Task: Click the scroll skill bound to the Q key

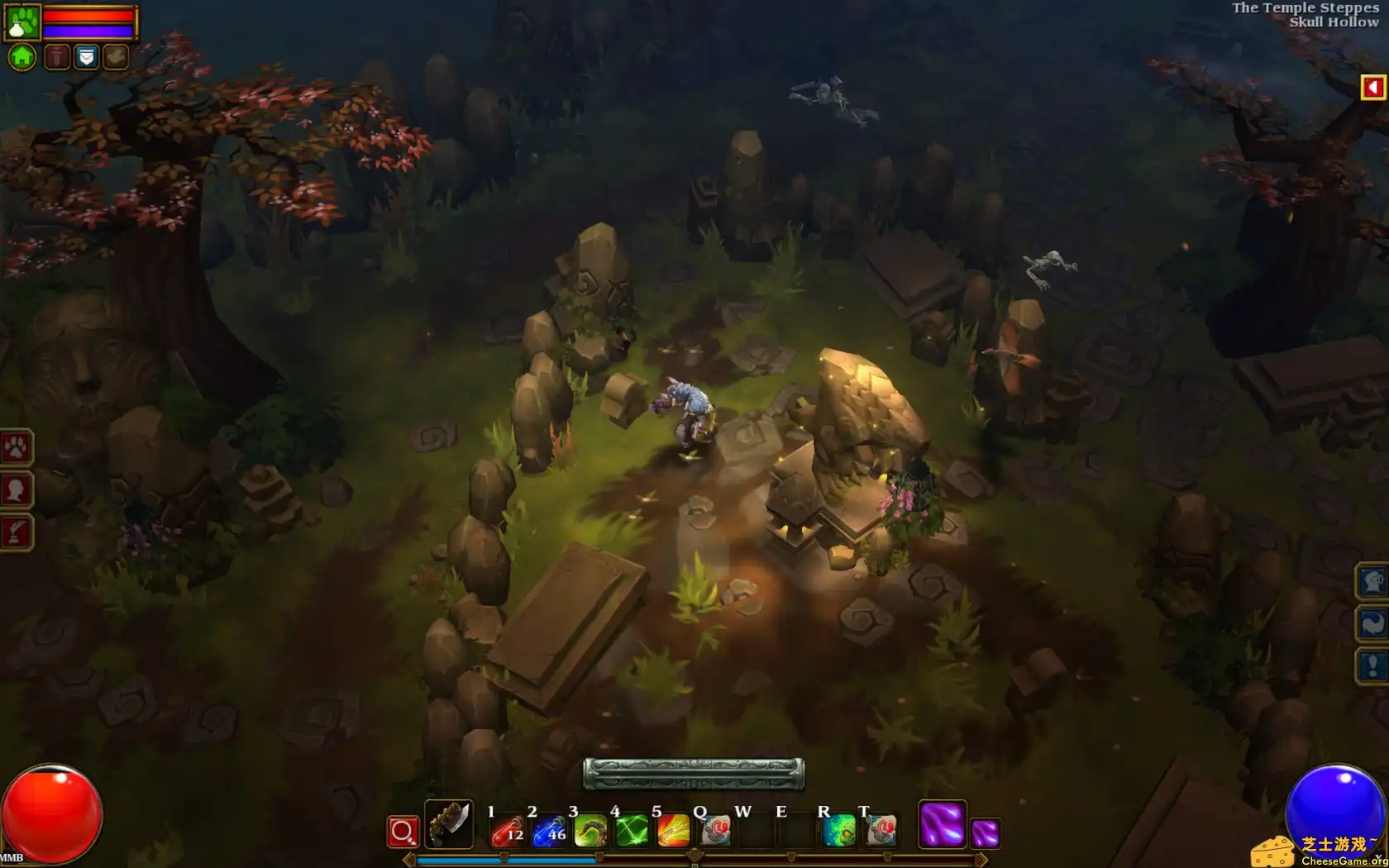Action: tap(715, 832)
